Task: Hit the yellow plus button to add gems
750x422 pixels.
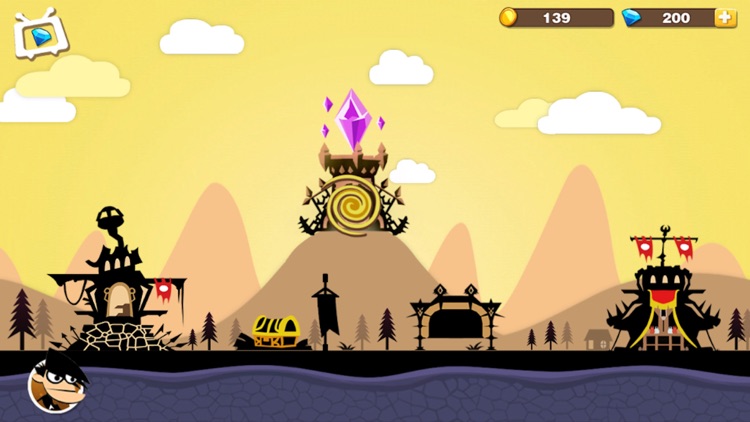Action: 725,18
